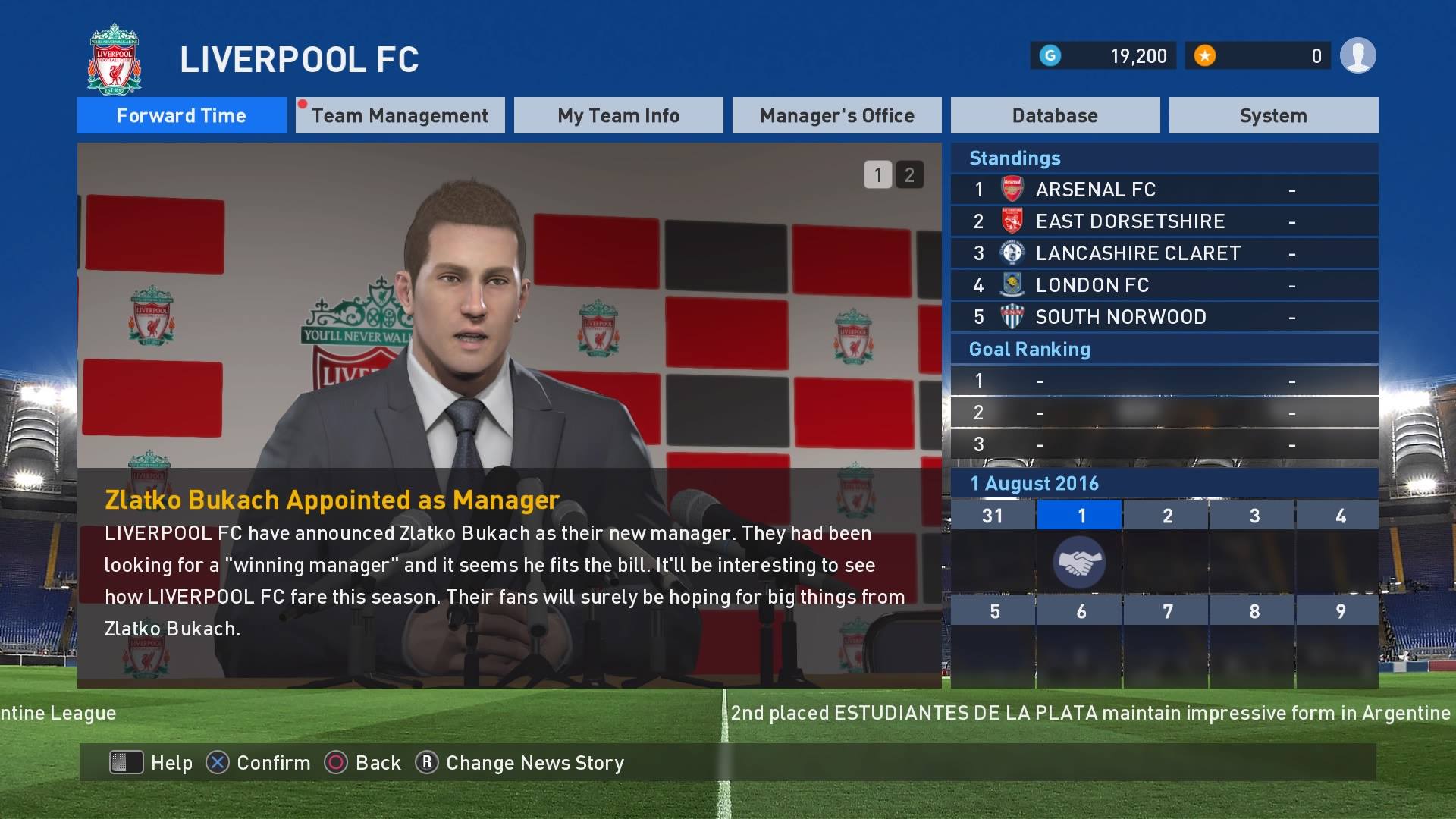Open the System menu

click(1273, 115)
